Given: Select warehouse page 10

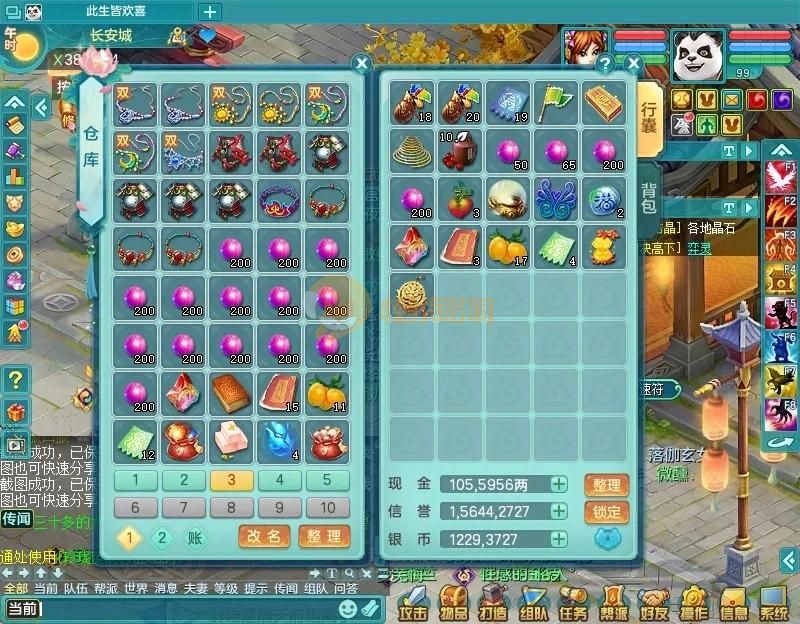Looking at the screenshot, I should coord(327,507).
